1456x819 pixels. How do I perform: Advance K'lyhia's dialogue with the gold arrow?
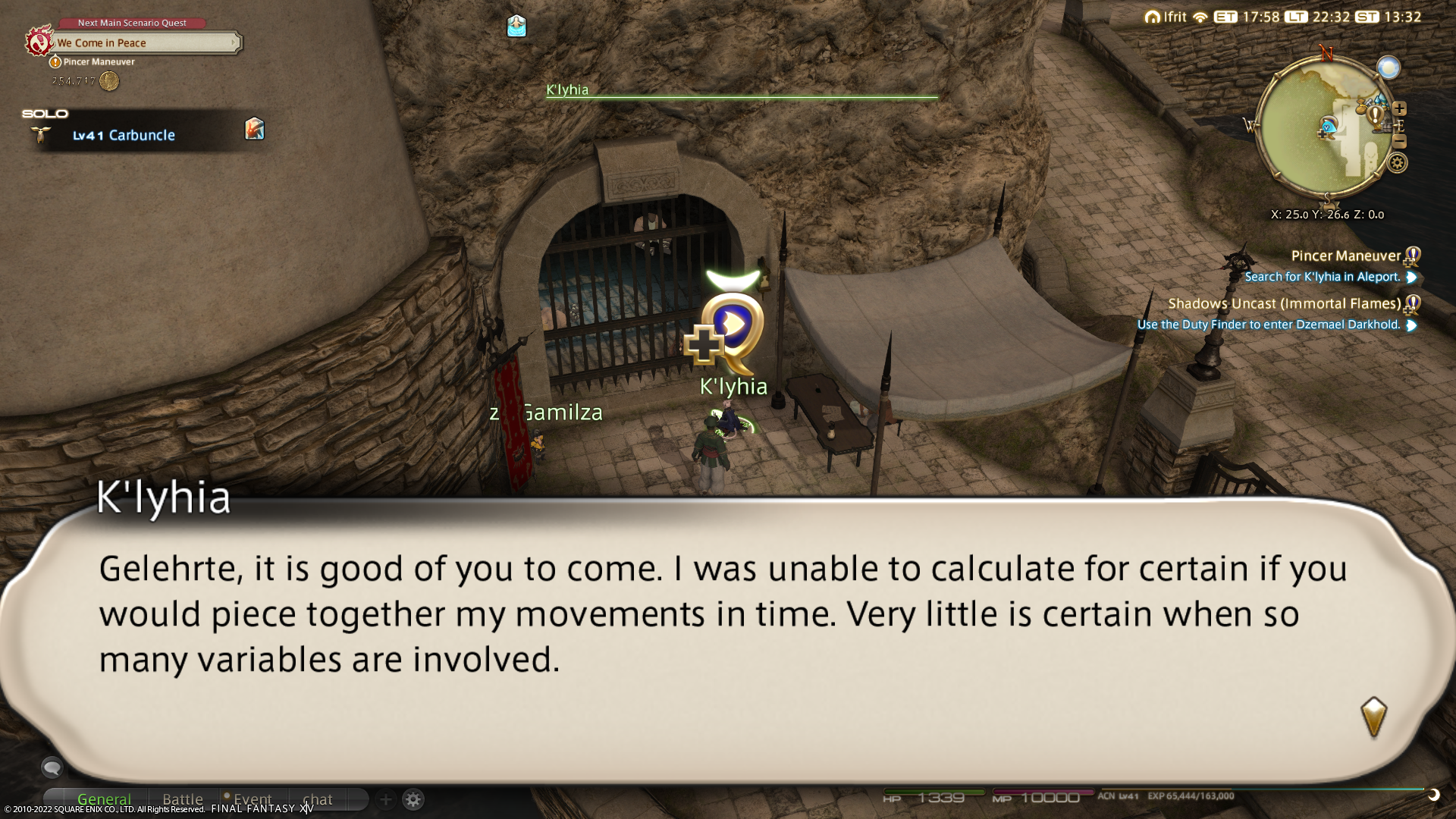coord(1373,717)
